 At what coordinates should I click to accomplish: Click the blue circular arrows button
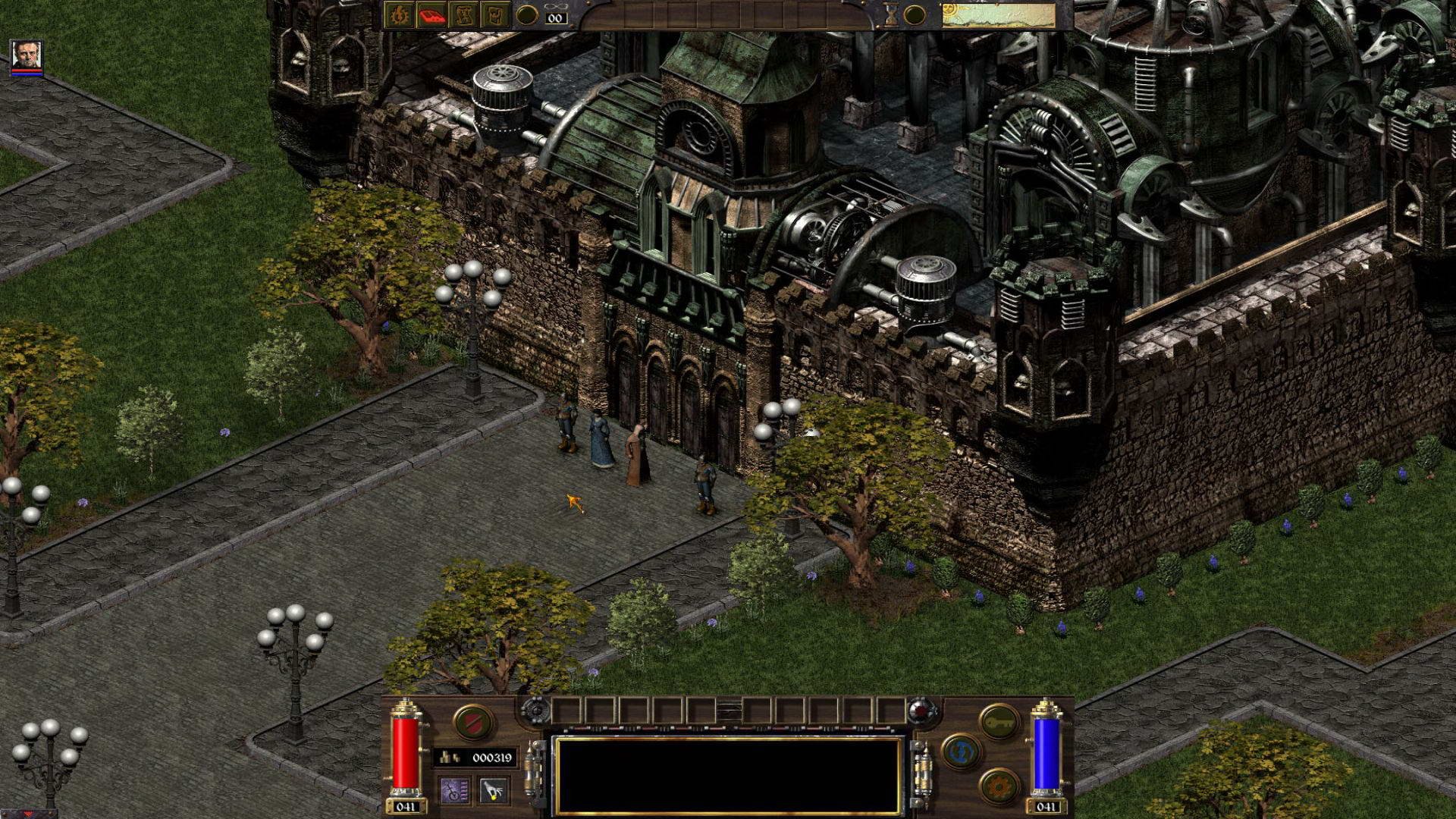pos(961,752)
